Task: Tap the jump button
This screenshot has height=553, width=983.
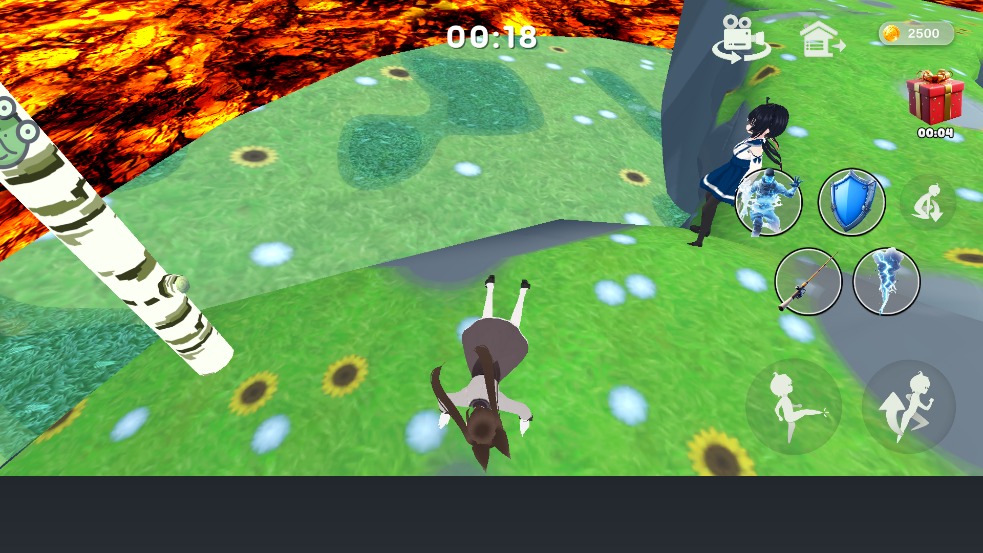Action: pos(908,407)
